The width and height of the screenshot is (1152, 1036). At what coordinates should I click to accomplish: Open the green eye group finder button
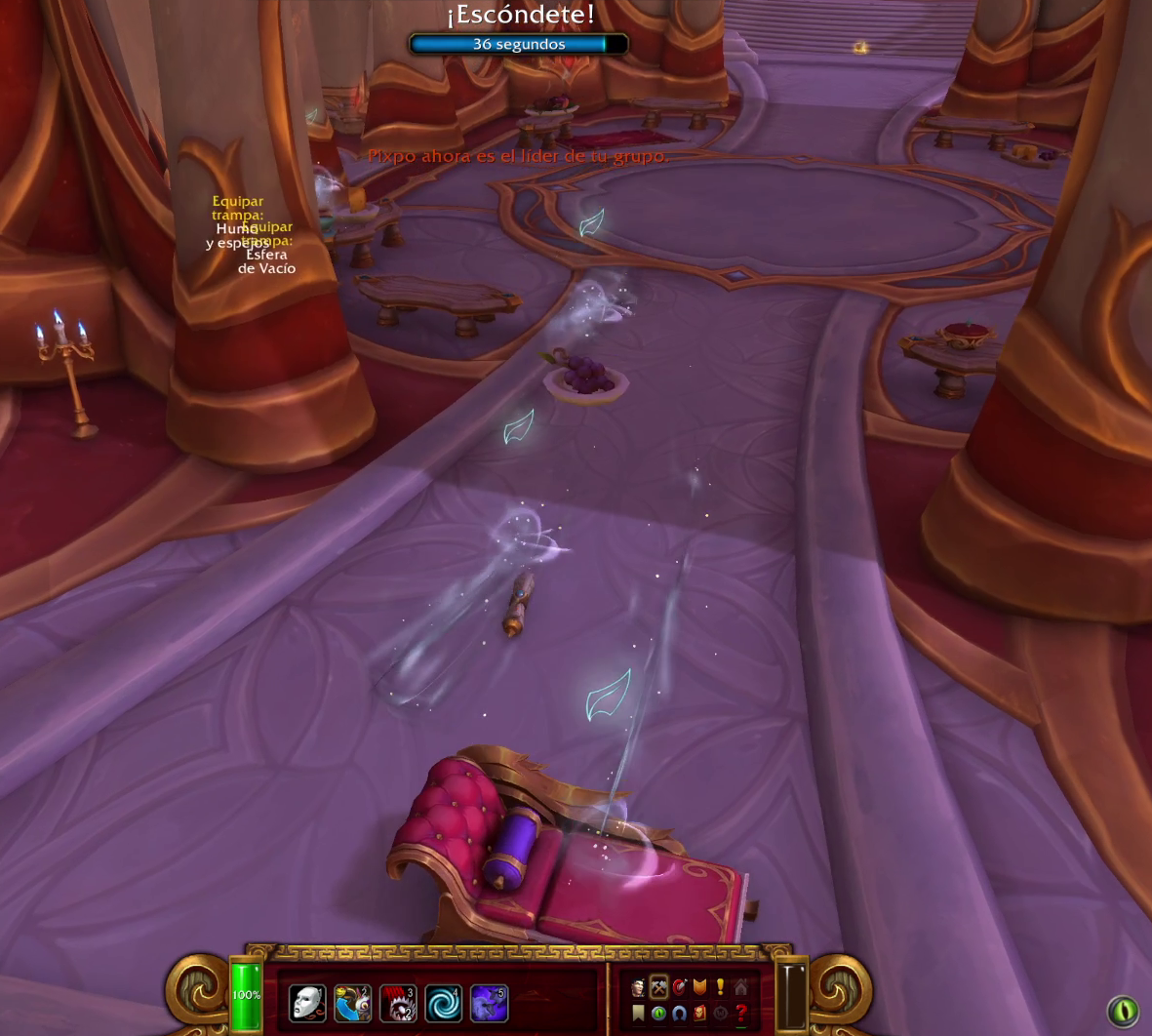point(658,1014)
